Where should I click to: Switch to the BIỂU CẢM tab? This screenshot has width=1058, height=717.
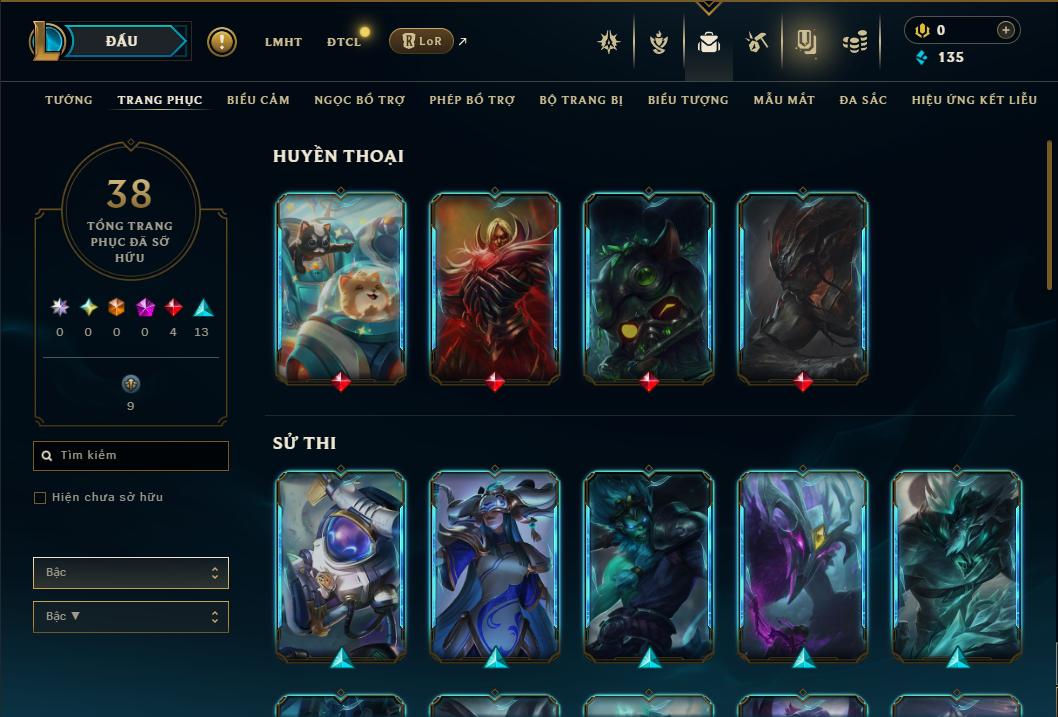pos(258,100)
